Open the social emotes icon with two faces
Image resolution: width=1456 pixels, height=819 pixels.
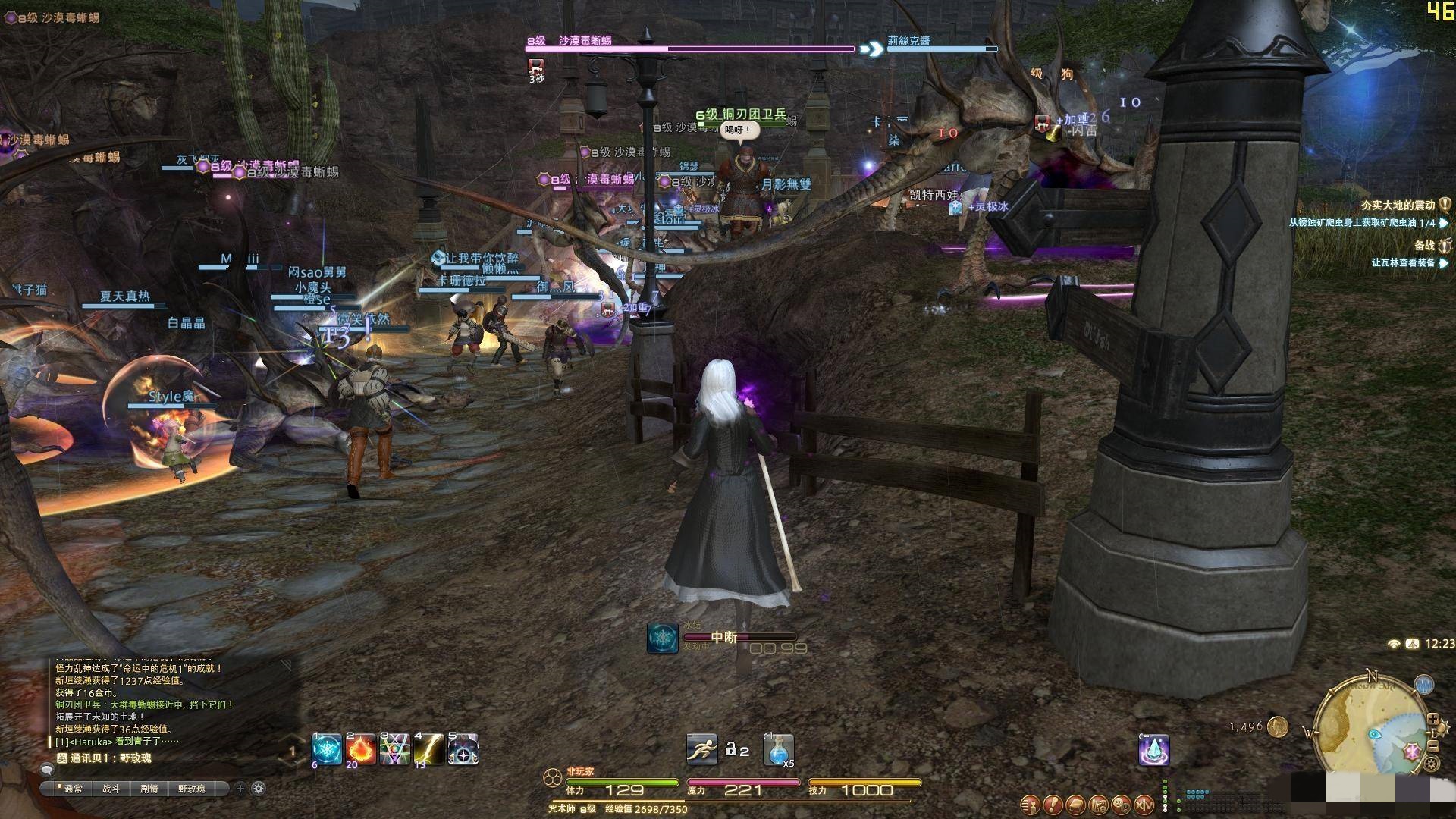[1120, 804]
